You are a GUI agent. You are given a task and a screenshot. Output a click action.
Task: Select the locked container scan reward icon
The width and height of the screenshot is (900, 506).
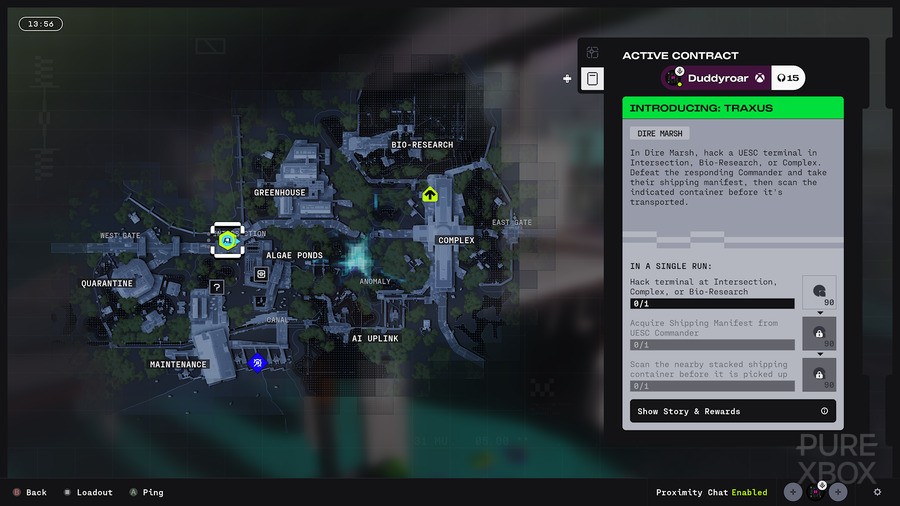(x=819, y=375)
